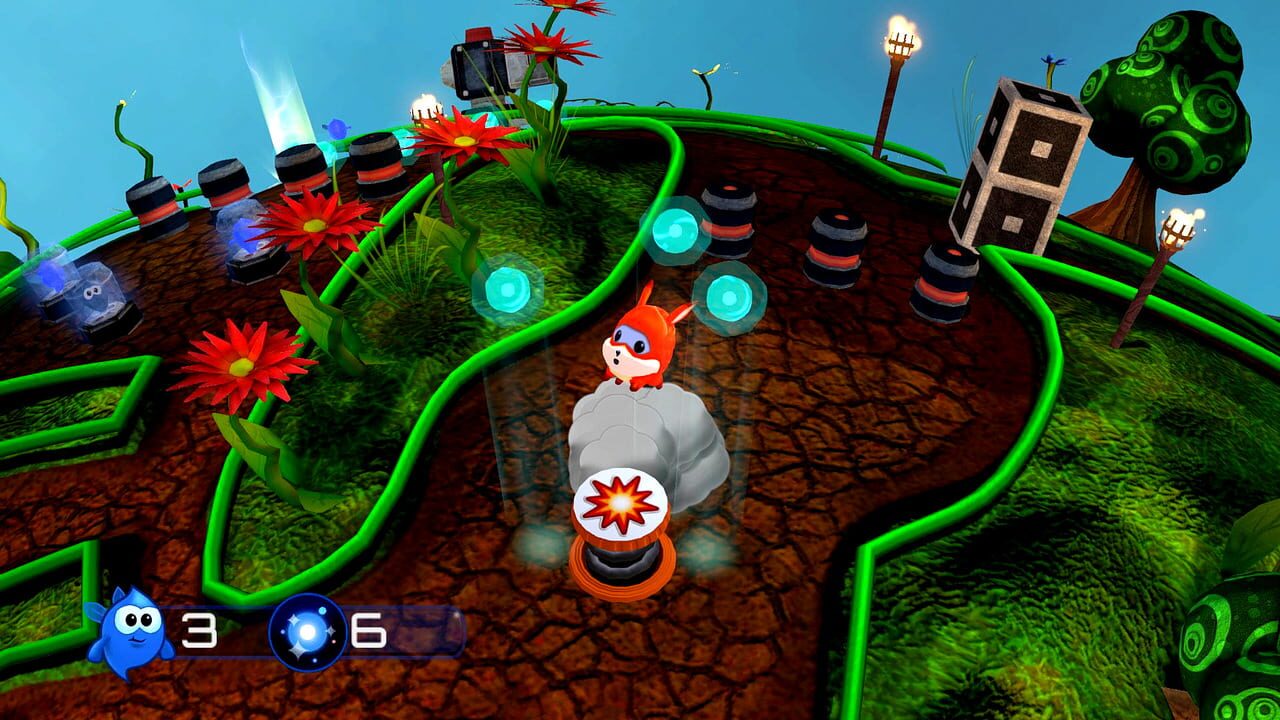Expand the orb counter showing 6

point(369,629)
